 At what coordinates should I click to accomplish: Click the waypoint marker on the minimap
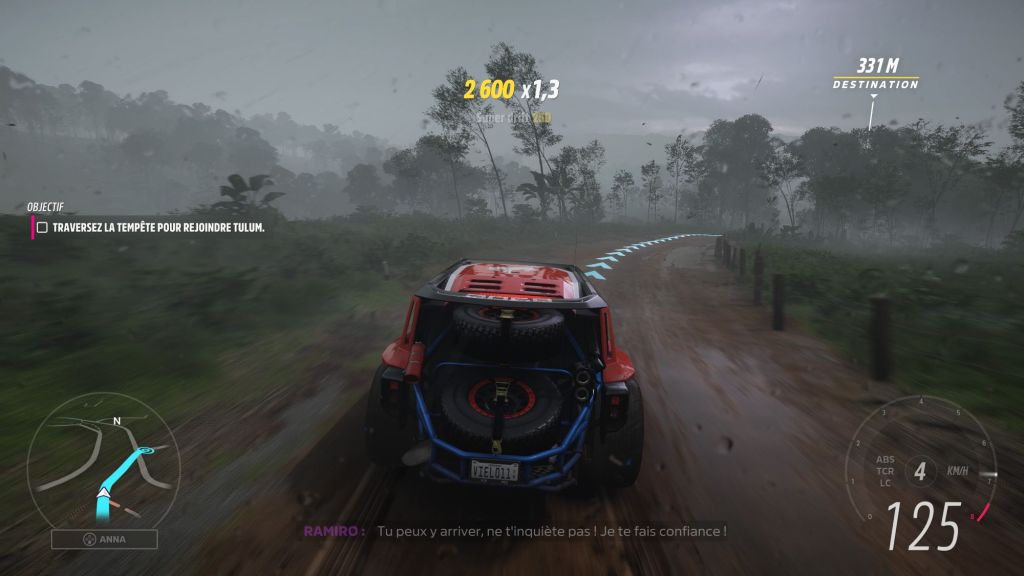146,453
